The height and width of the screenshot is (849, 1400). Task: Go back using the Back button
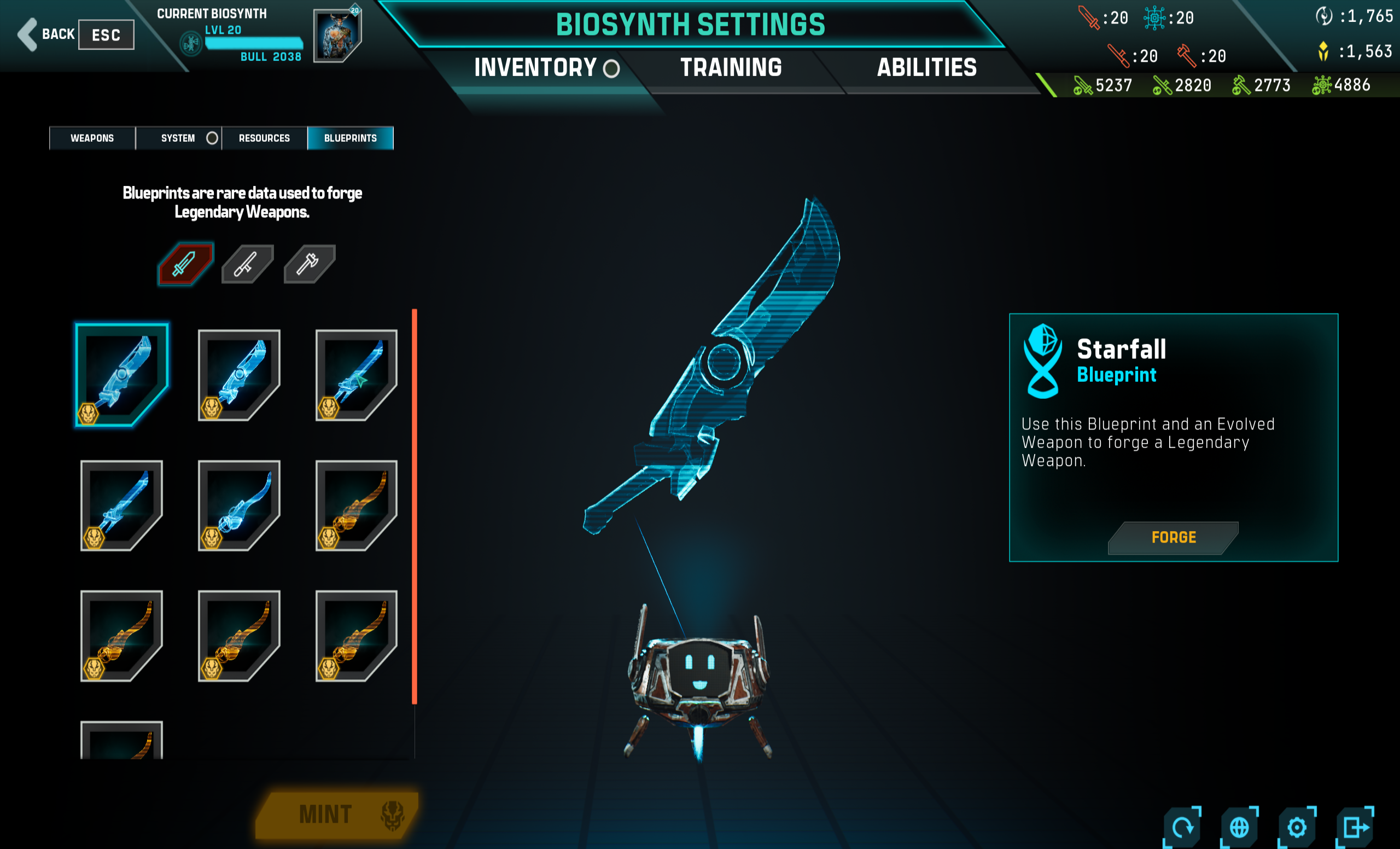click(x=48, y=34)
